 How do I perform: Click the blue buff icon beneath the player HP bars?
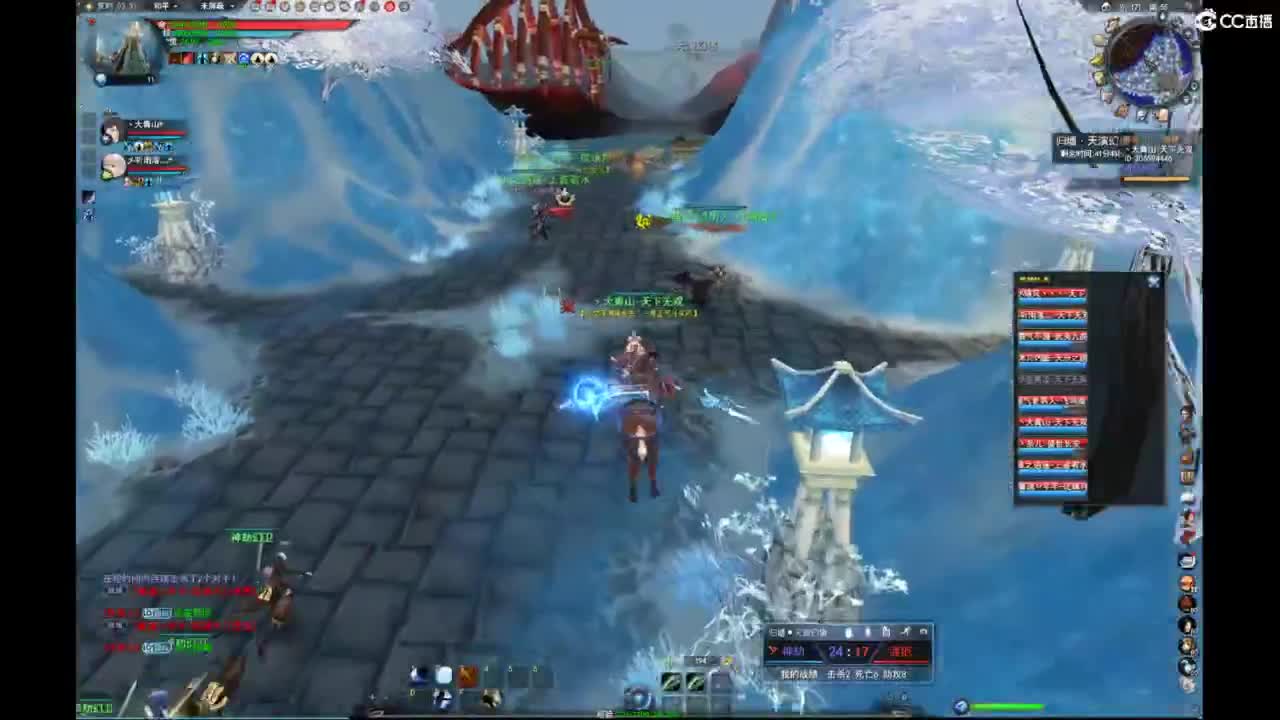click(244, 57)
